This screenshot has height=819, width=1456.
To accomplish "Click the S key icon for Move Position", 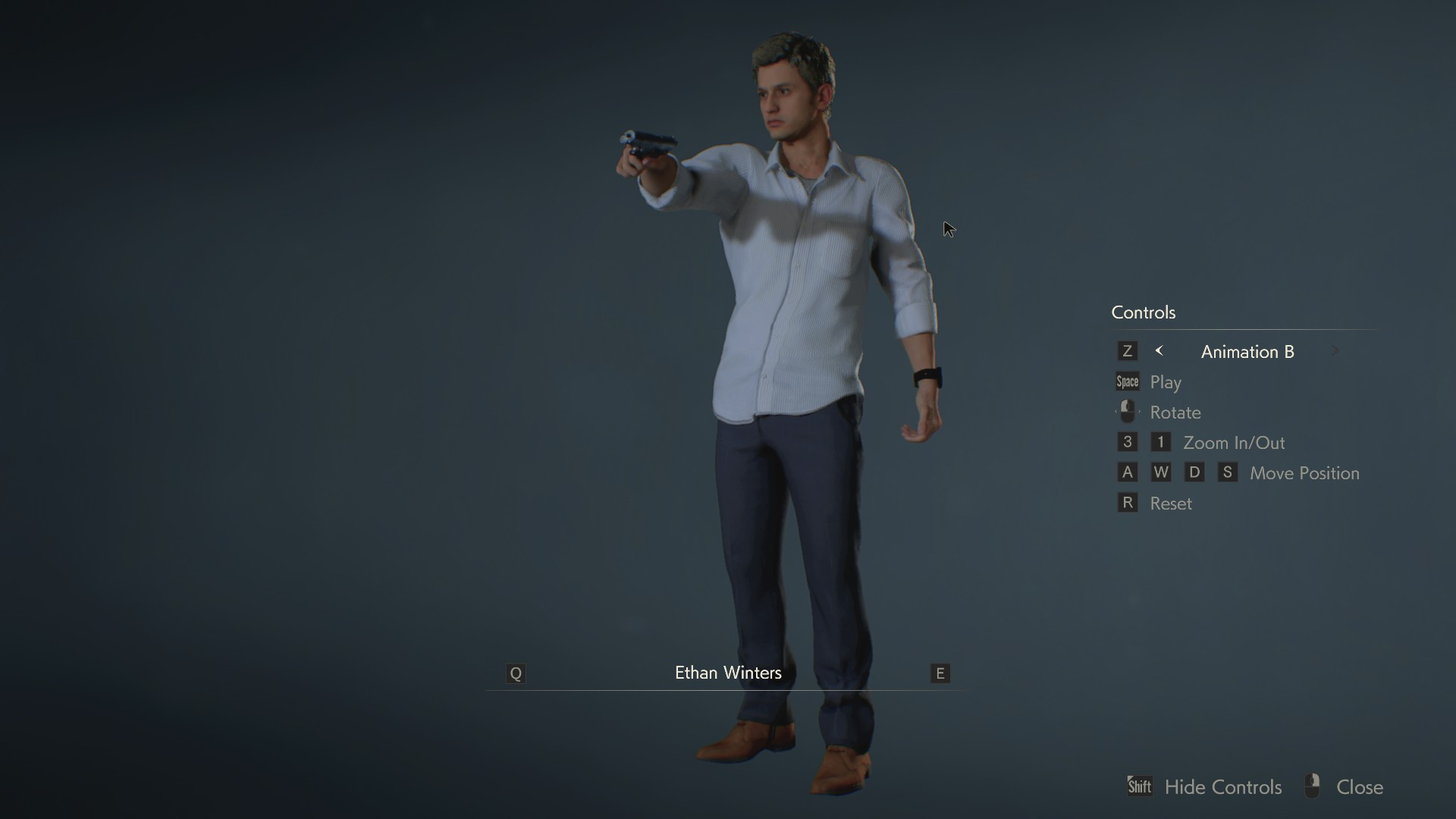I will pyautogui.click(x=1228, y=472).
